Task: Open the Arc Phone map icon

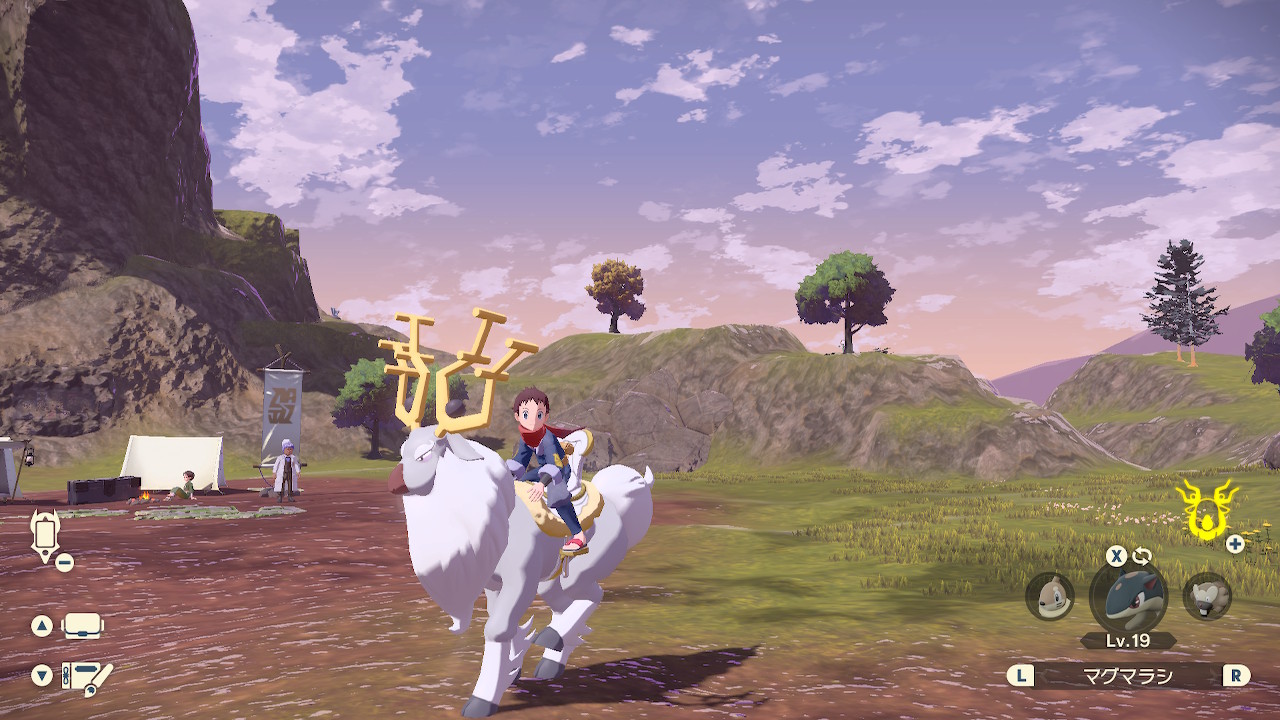Action: click(45, 535)
